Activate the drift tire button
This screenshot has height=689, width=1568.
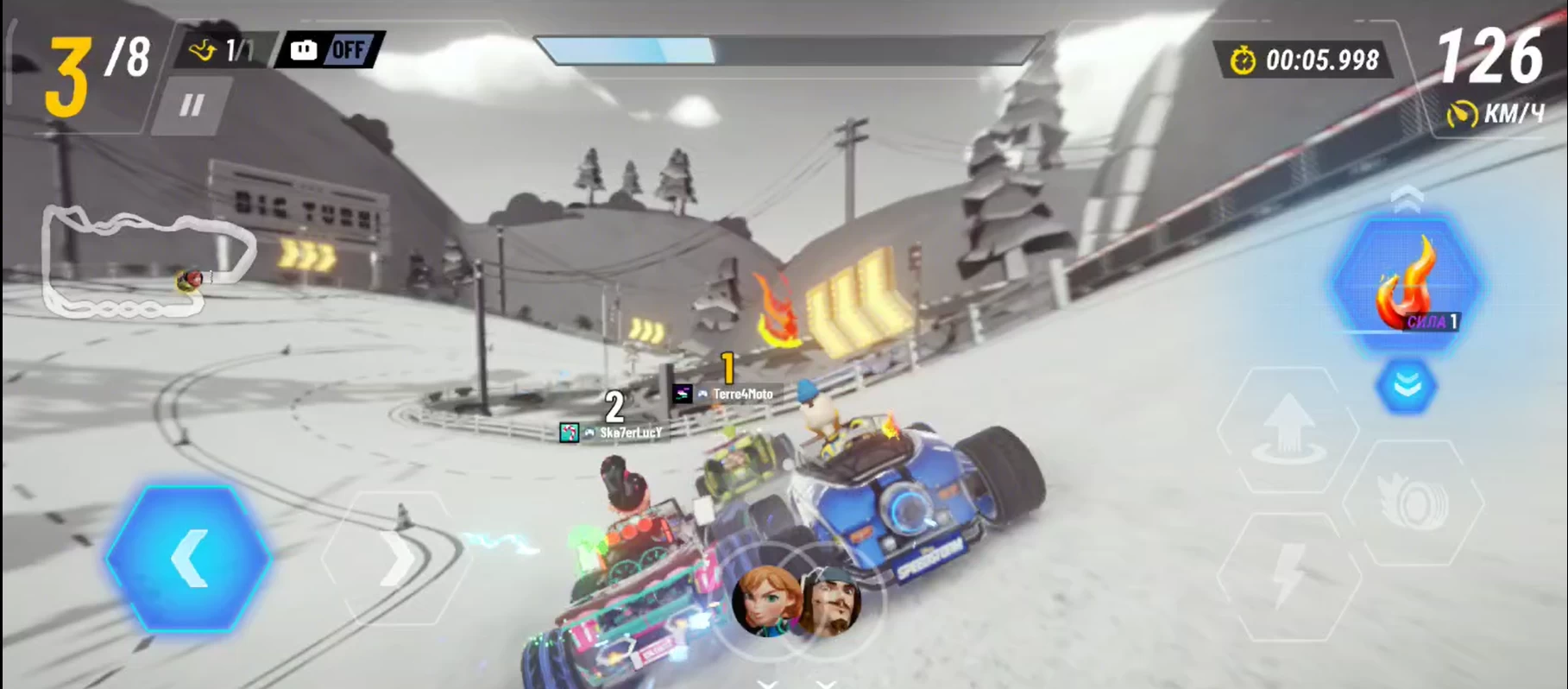click(x=1413, y=503)
